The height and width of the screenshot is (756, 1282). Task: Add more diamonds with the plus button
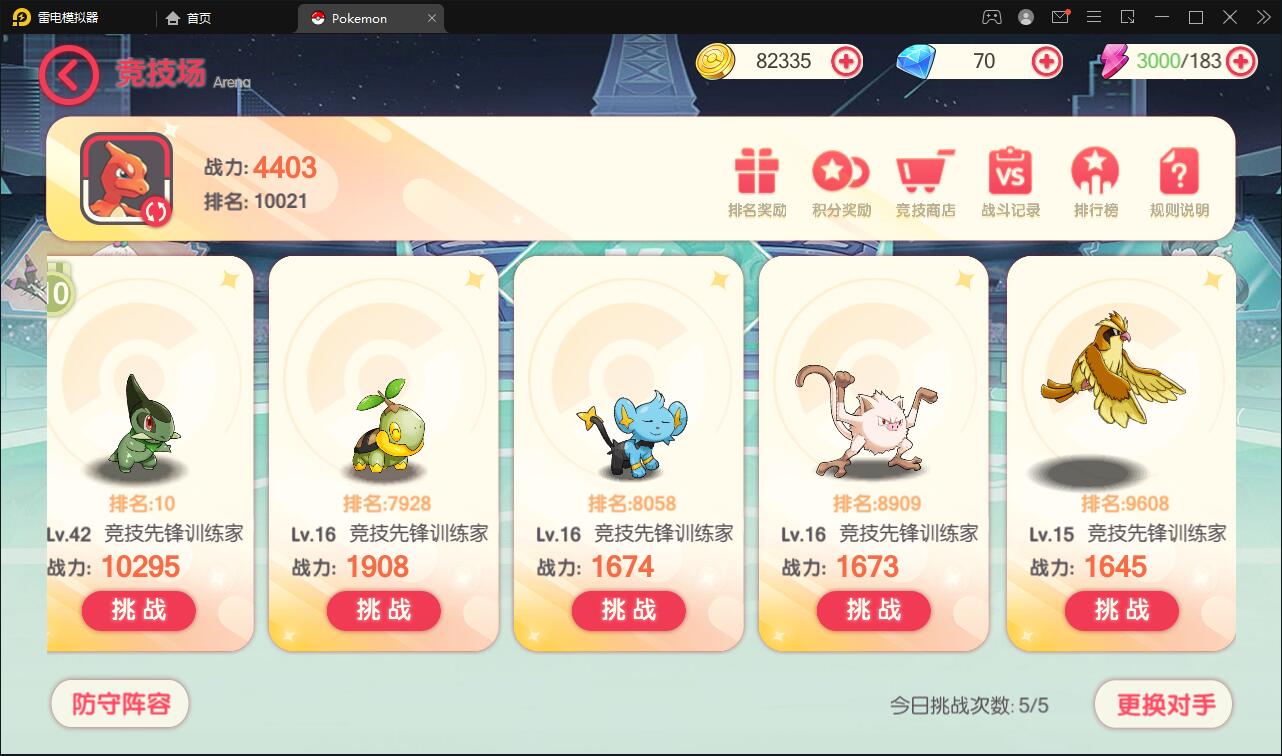(1046, 61)
